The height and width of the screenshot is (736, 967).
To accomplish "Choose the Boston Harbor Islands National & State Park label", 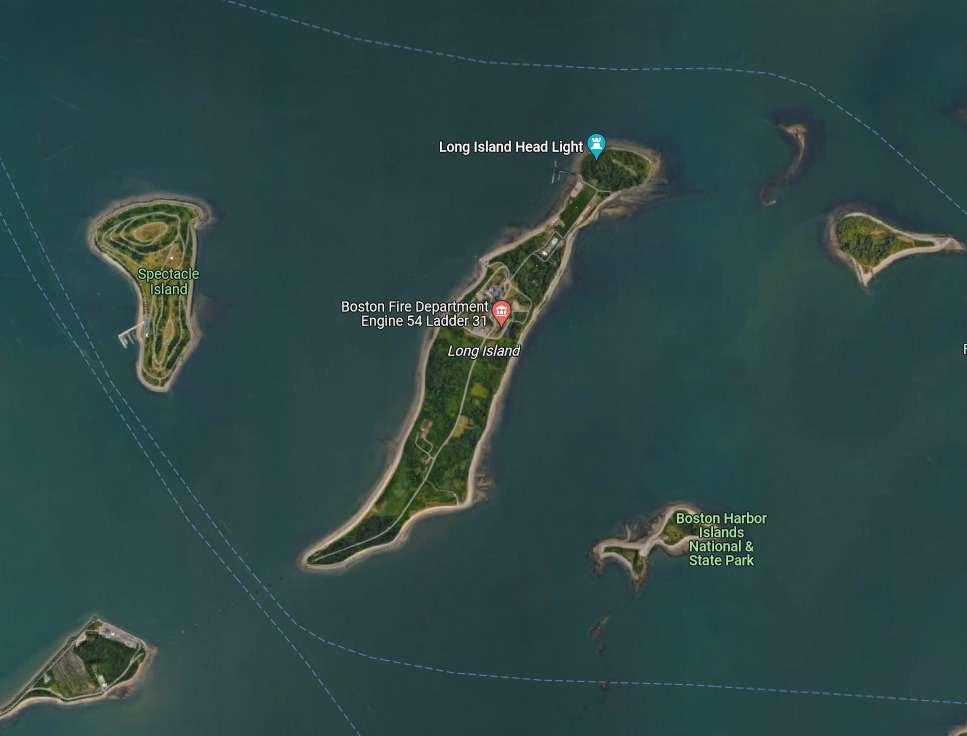I will pyautogui.click(x=721, y=539).
